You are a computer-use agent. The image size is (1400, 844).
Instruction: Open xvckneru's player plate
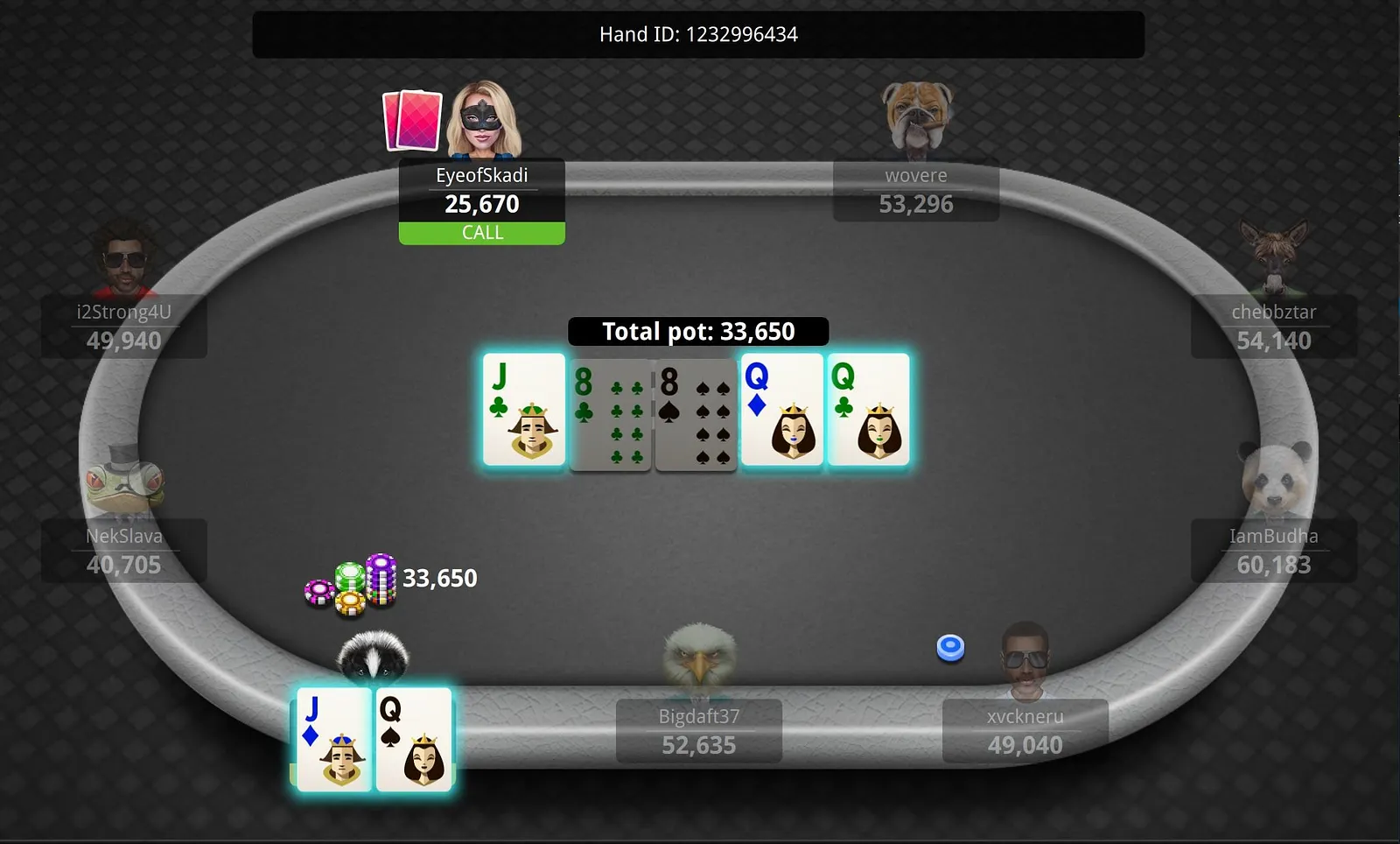(x=1025, y=731)
